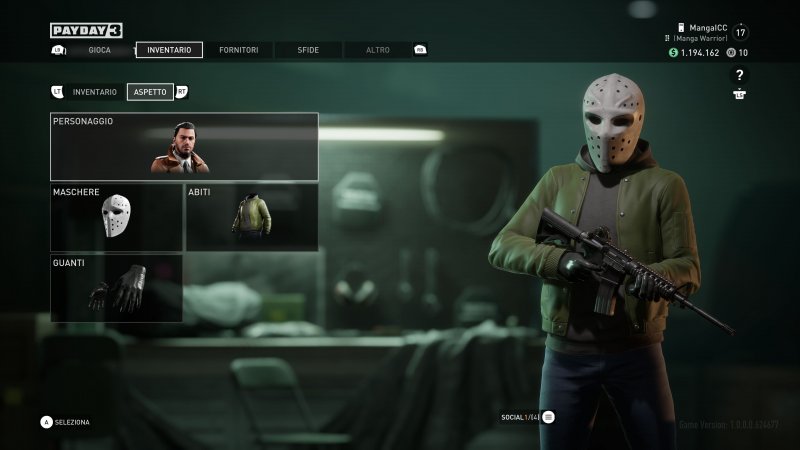This screenshot has height=450, width=800.
Task: Open the SFIDE tab
Action: (x=308, y=50)
